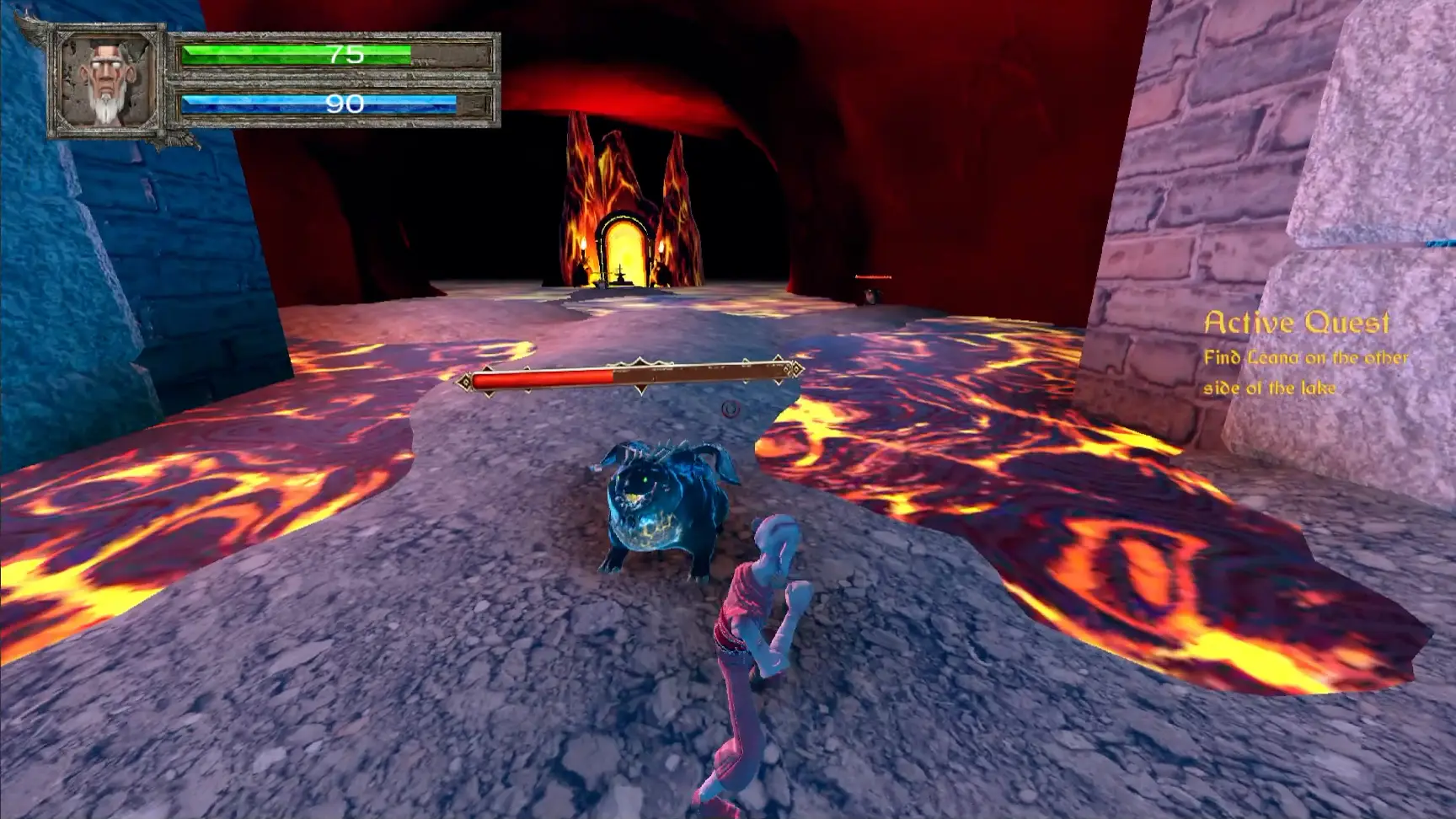
Task: Open the Active Quest tracker
Action: tap(1296, 323)
